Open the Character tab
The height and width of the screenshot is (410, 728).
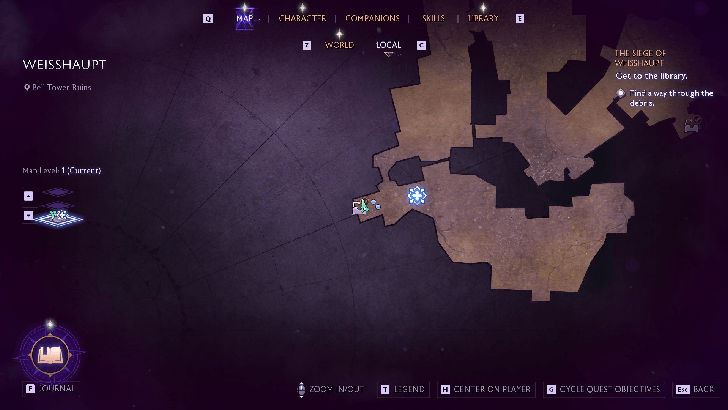[x=302, y=18]
